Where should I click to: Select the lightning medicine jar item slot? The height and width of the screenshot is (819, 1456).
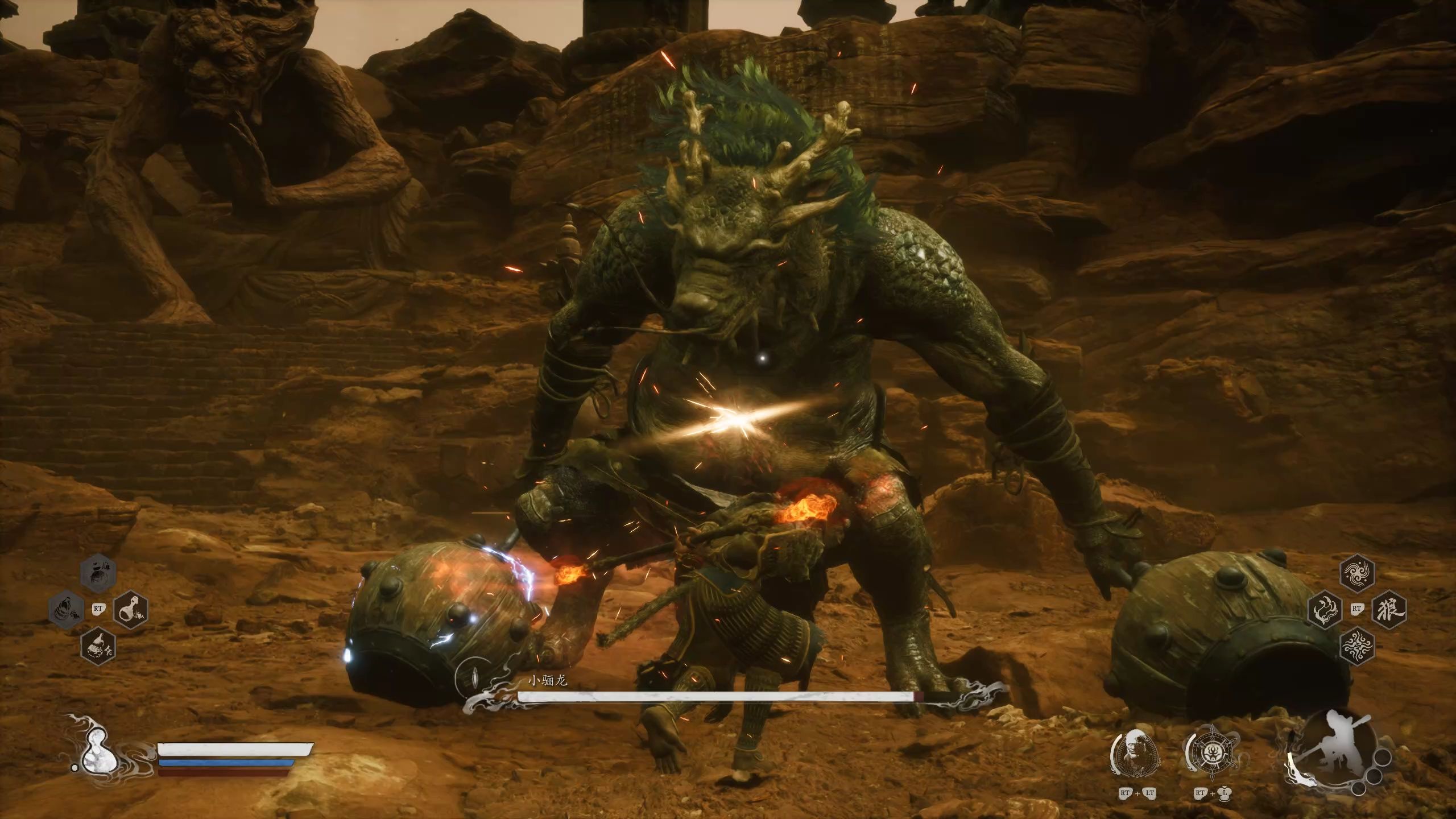(x=98, y=646)
